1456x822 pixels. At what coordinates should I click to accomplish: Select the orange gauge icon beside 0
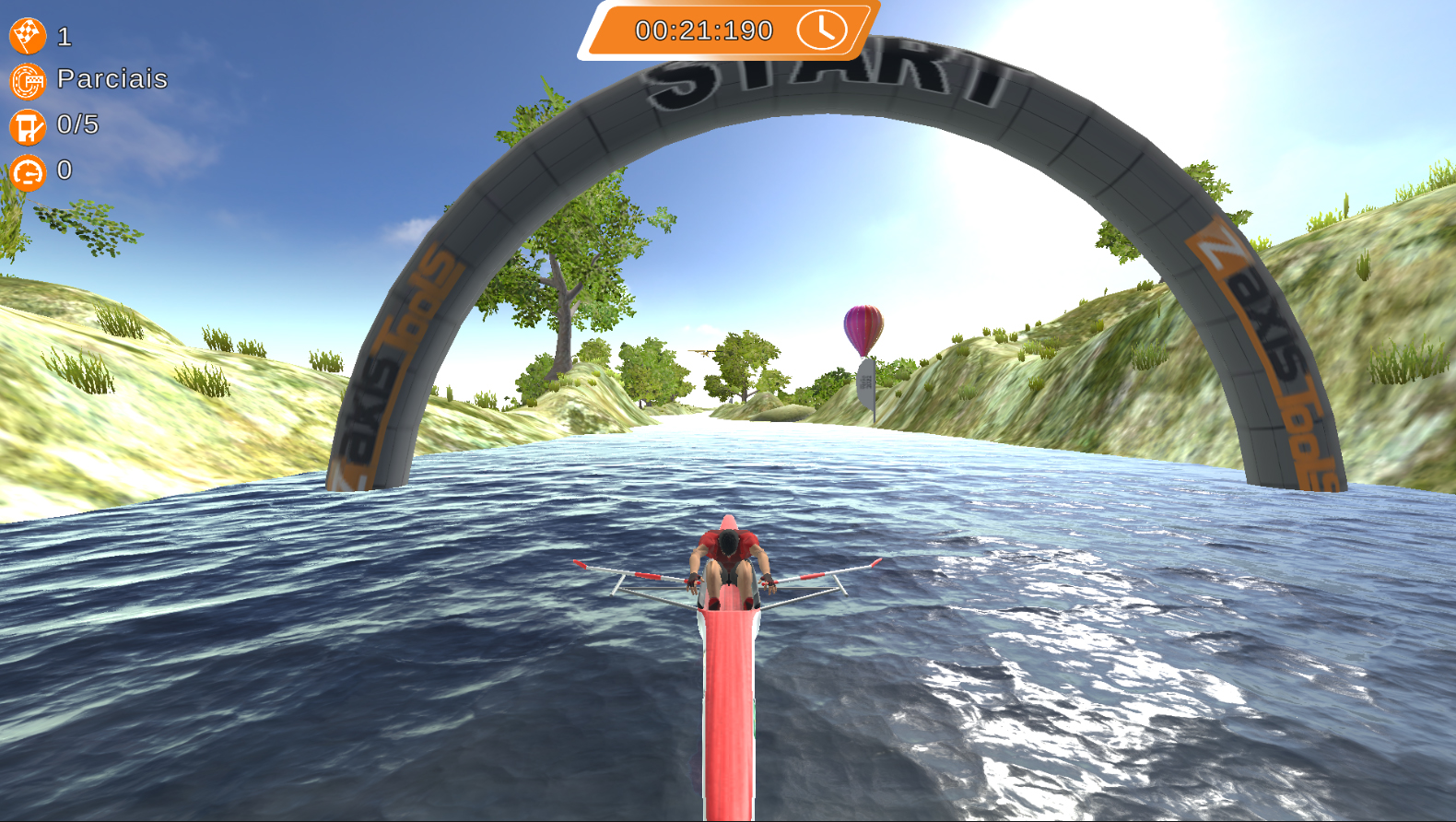[x=28, y=171]
